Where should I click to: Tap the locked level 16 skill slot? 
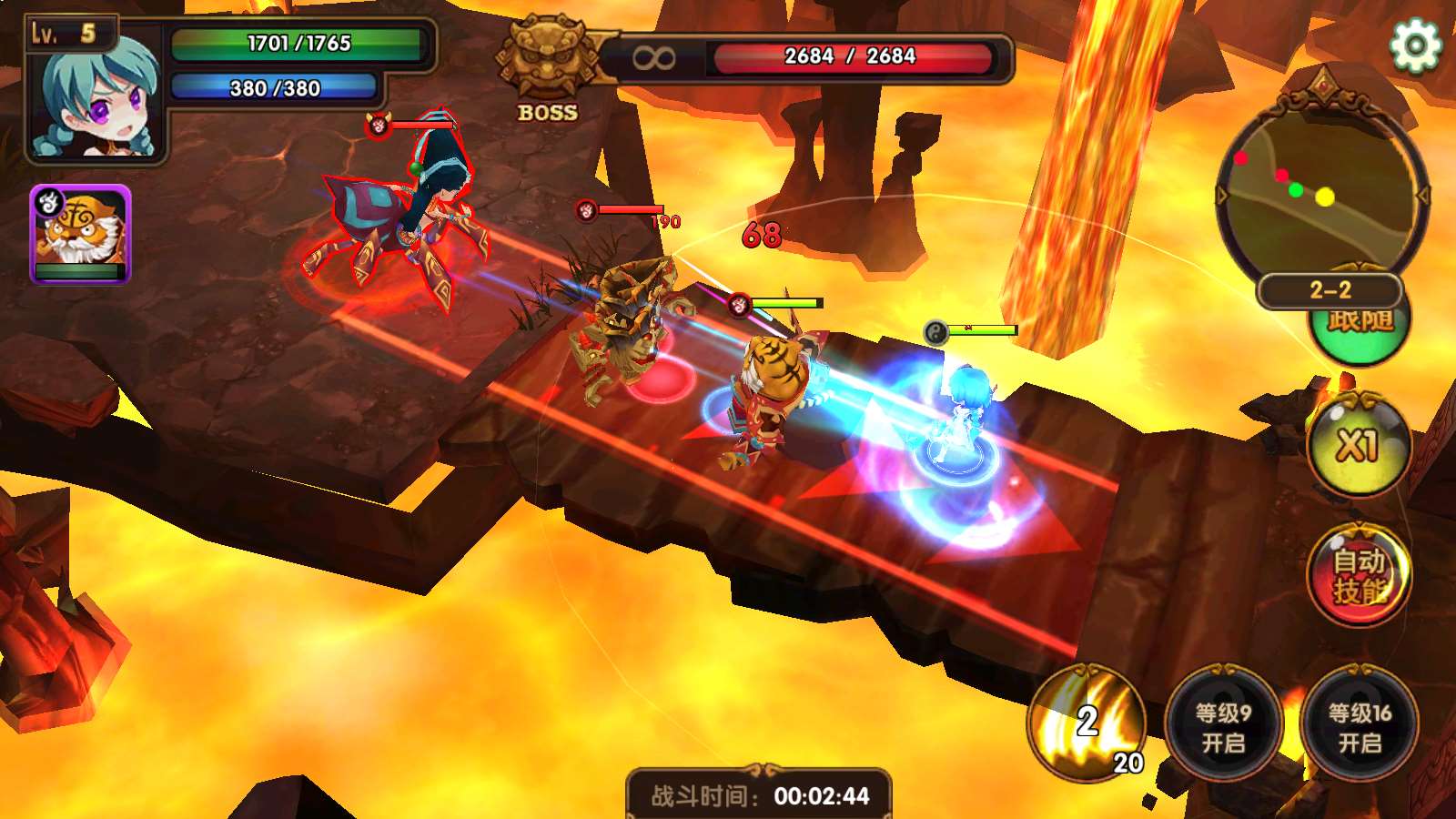pos(1360,727)
